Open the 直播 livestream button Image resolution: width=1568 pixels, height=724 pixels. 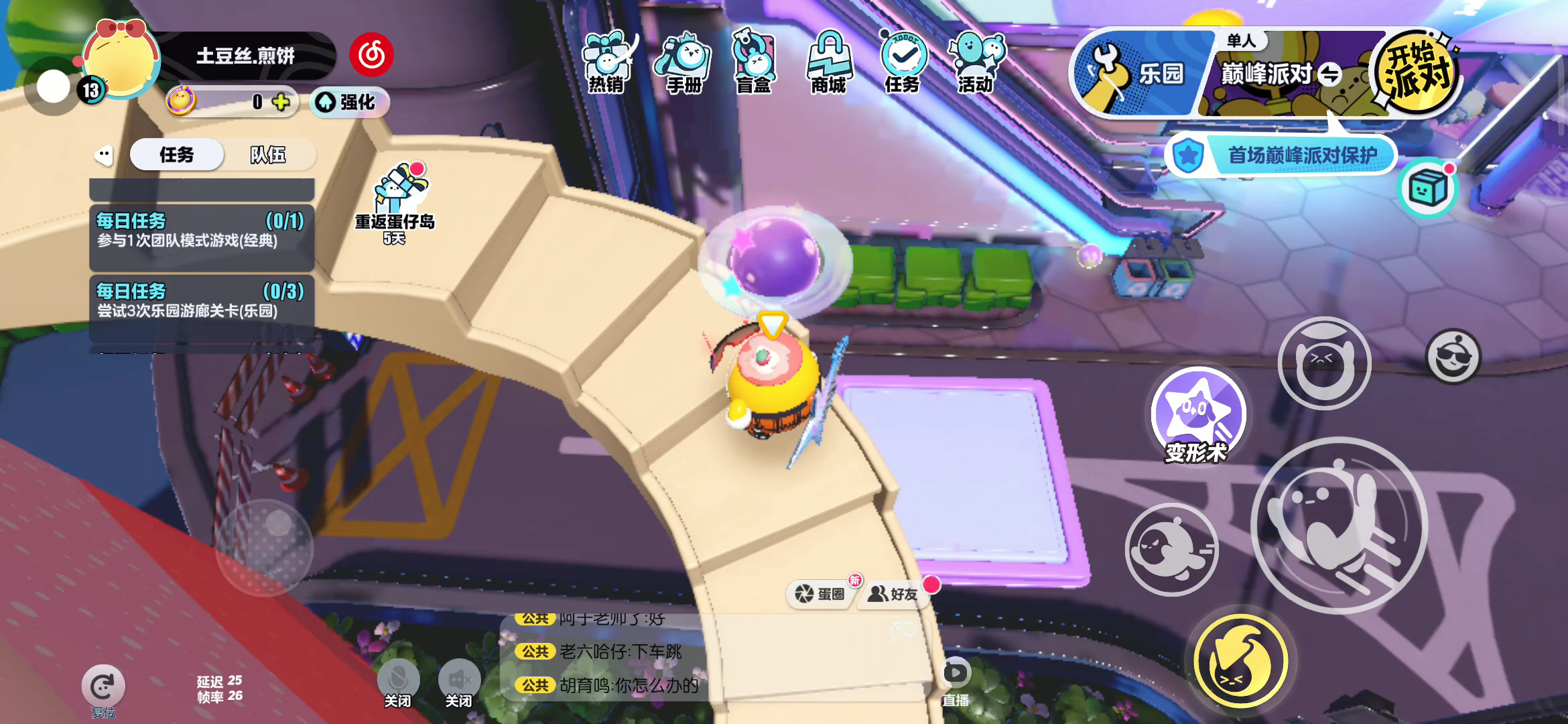click(x=956, y=680)
